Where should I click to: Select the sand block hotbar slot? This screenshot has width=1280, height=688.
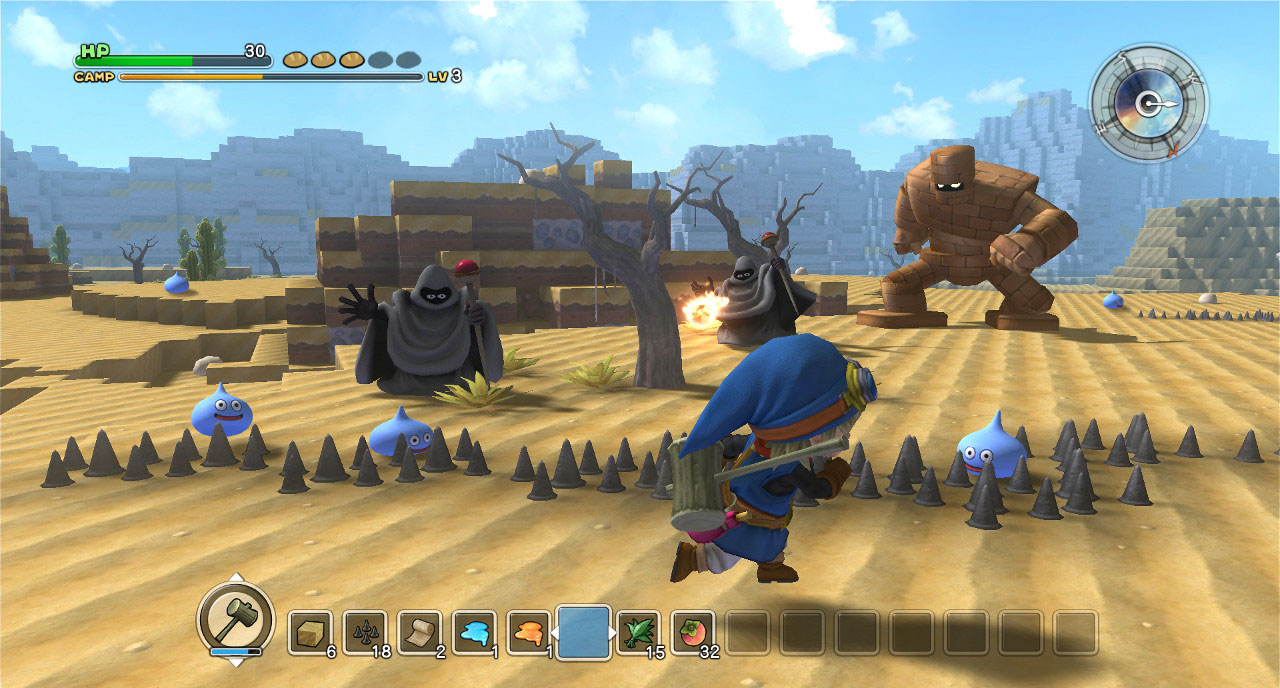[310, 632]
